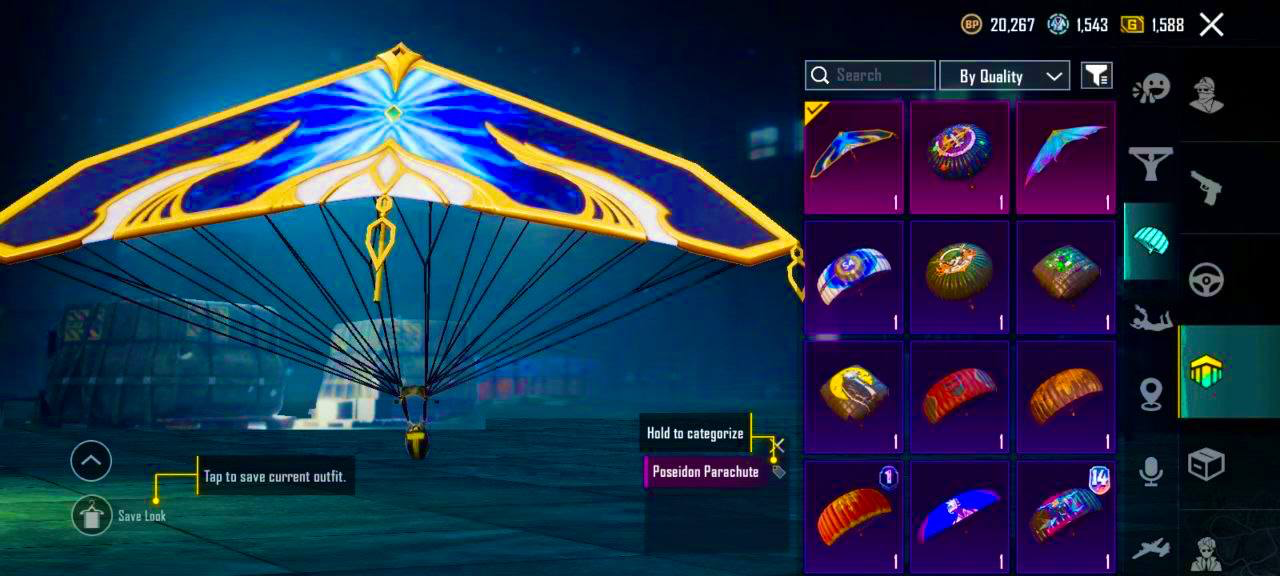
Task: Select the parachute with the 14 badge
Action: (x=1066, y=517)
